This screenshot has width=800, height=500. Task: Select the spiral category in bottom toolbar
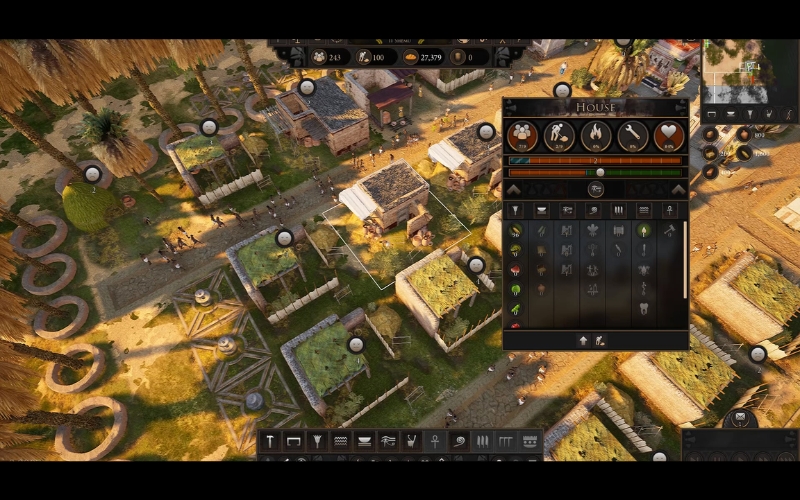(x=459, y=441)
